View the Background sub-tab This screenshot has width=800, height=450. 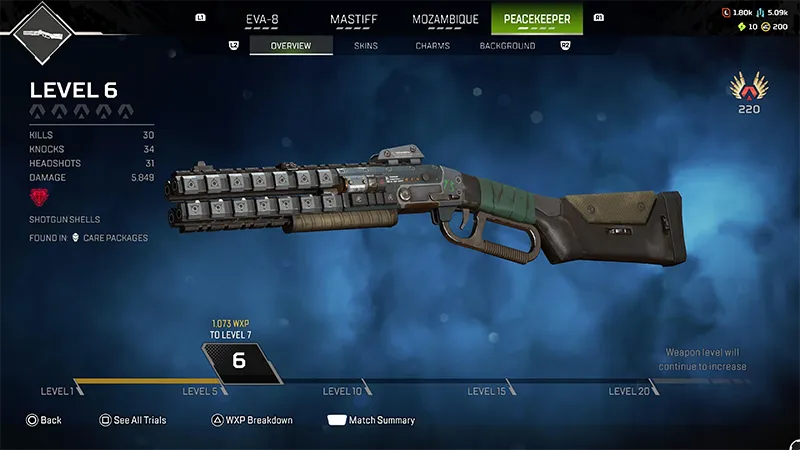[508, 46]
